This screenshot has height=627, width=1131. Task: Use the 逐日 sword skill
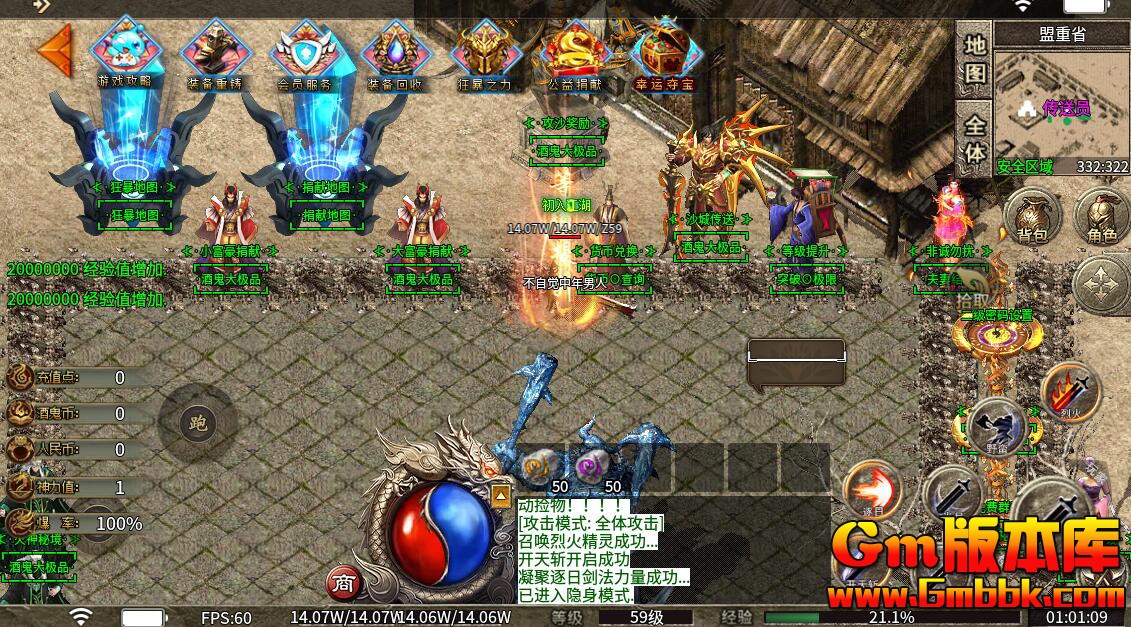871,491
